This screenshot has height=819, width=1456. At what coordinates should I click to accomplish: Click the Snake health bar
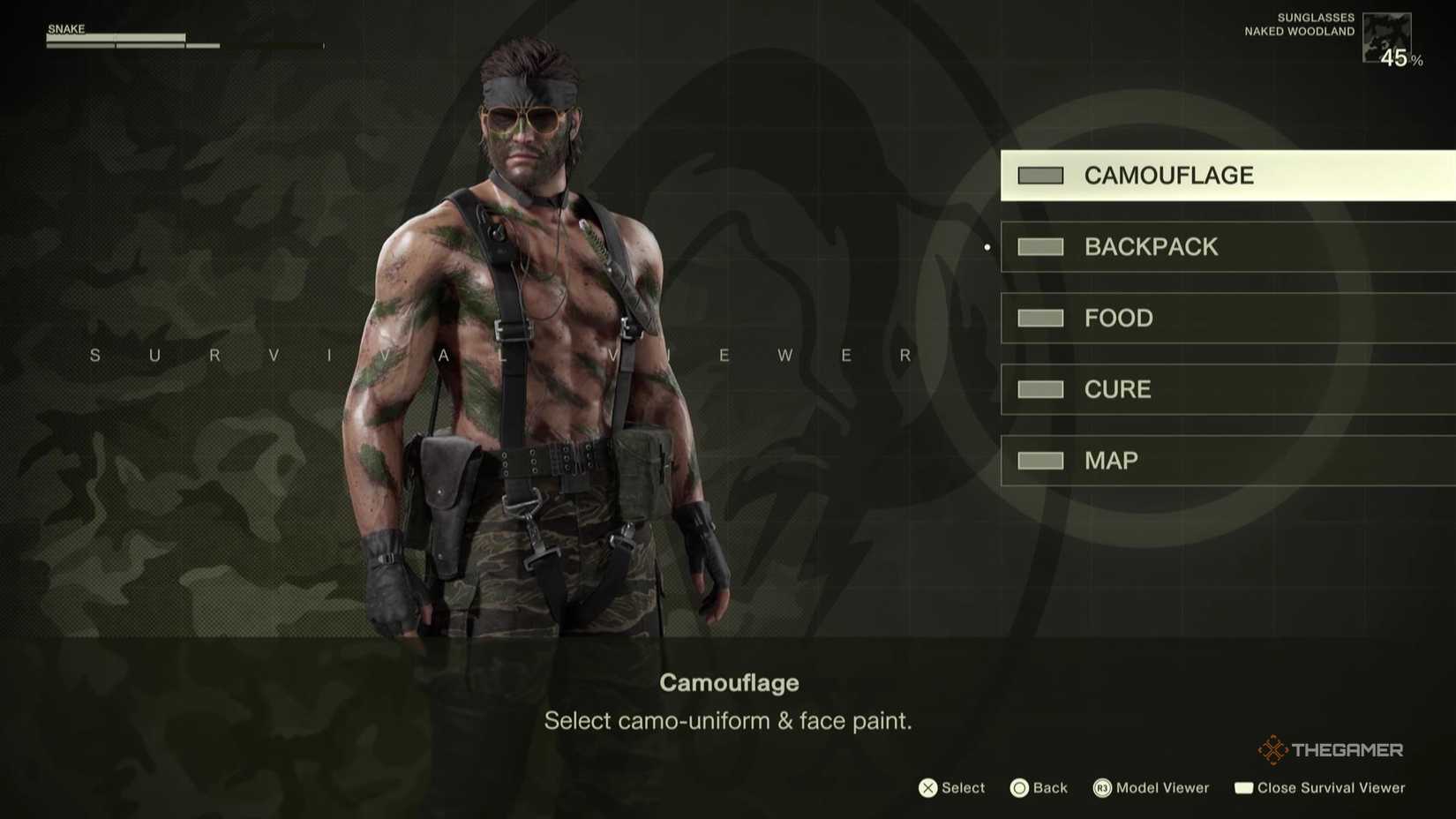point(115,38)
